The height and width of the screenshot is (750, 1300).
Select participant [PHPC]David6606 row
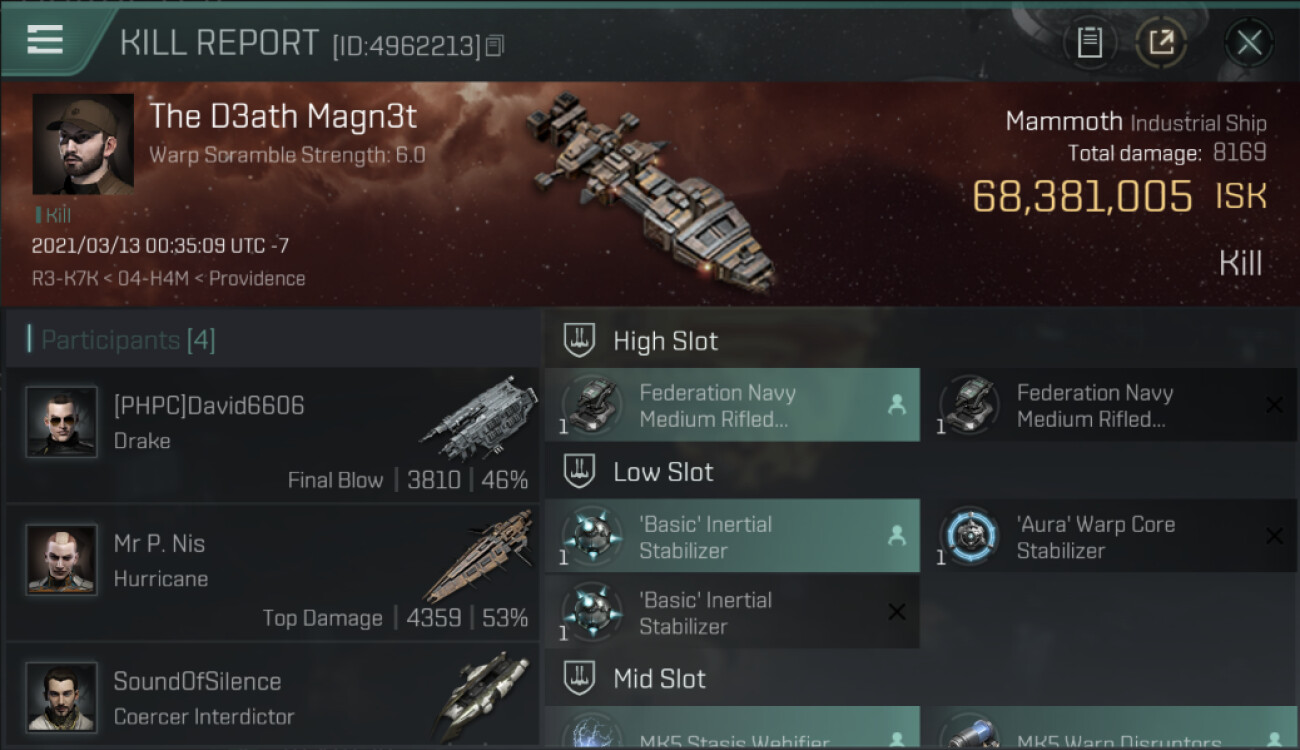[x=272, y=435]
